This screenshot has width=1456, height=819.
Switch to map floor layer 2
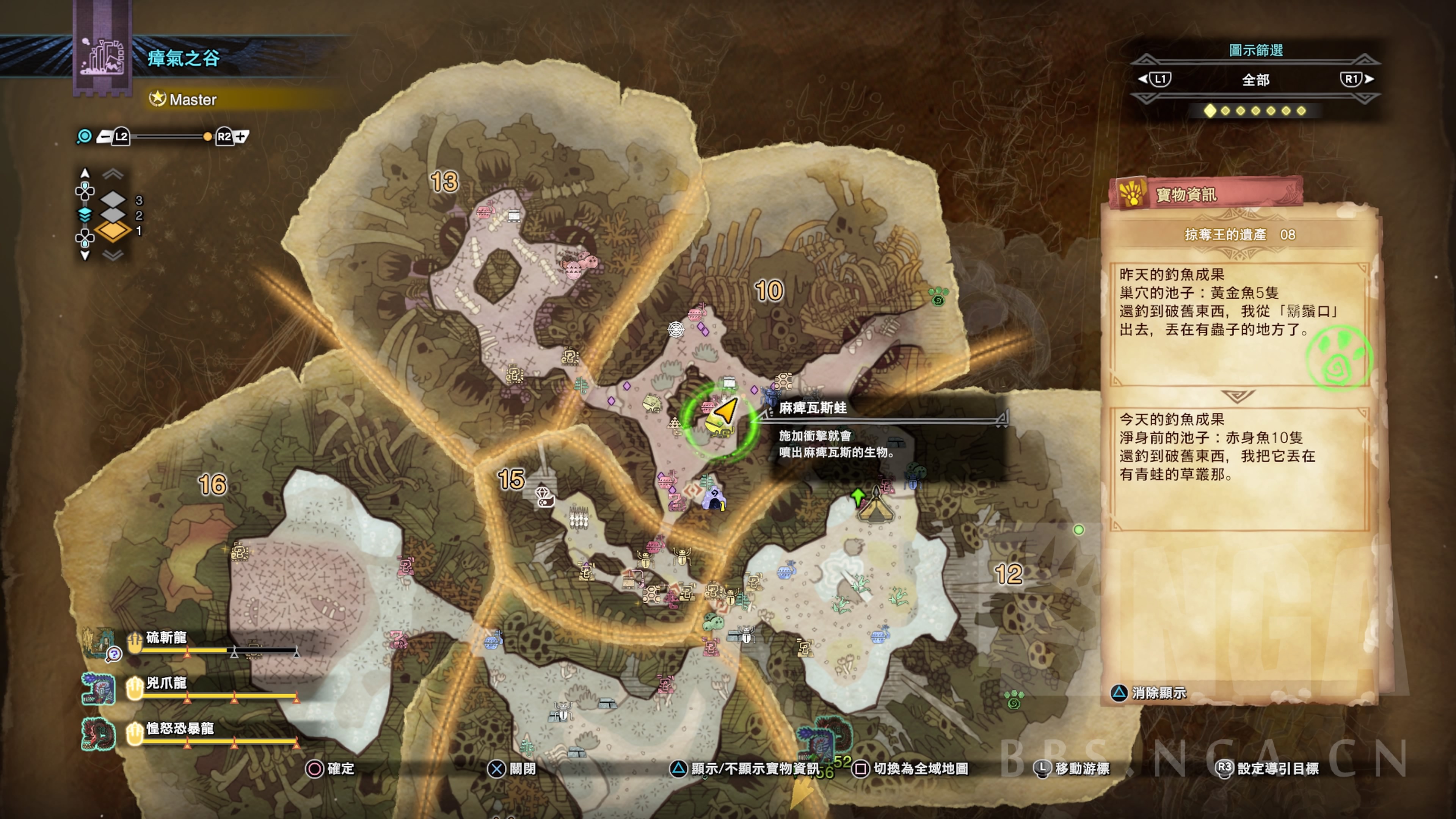tap(114, 215)
